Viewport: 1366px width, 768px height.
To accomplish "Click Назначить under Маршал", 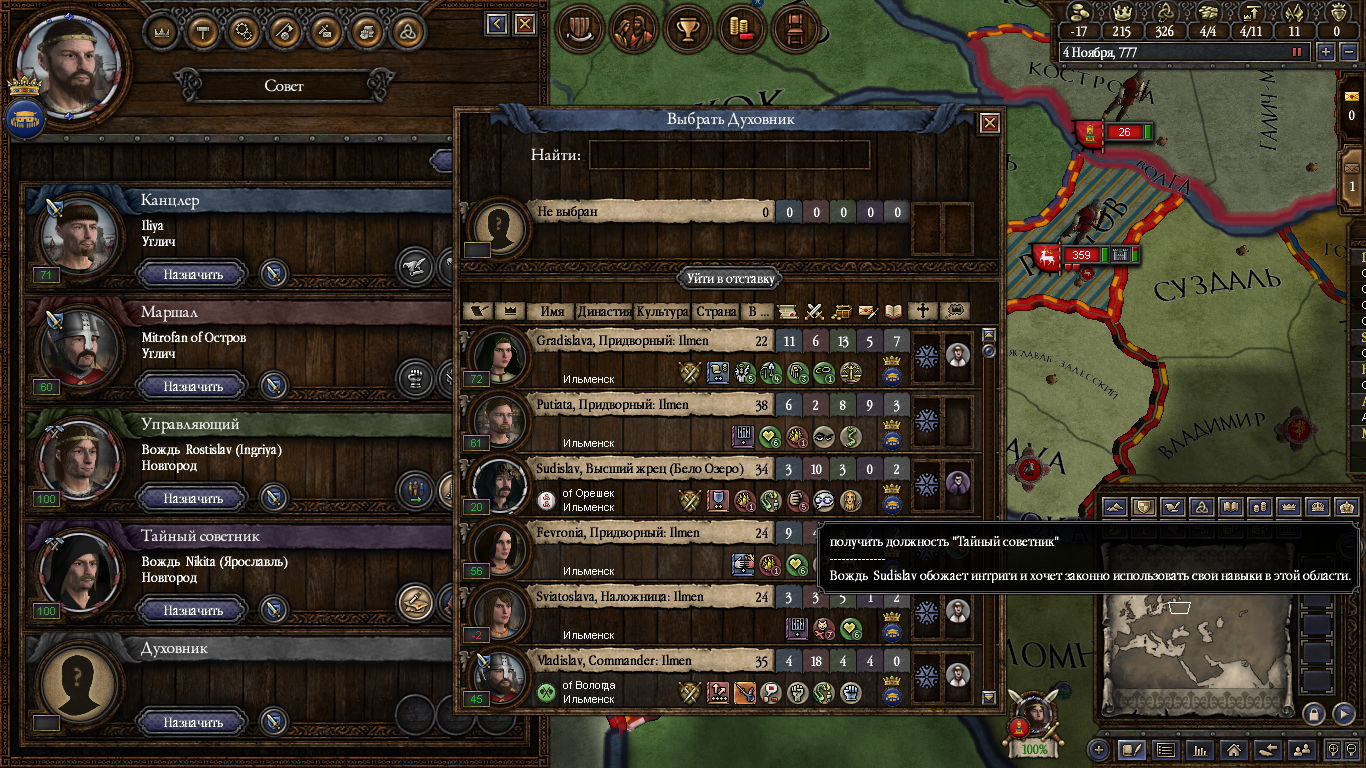I will point(193,386).
